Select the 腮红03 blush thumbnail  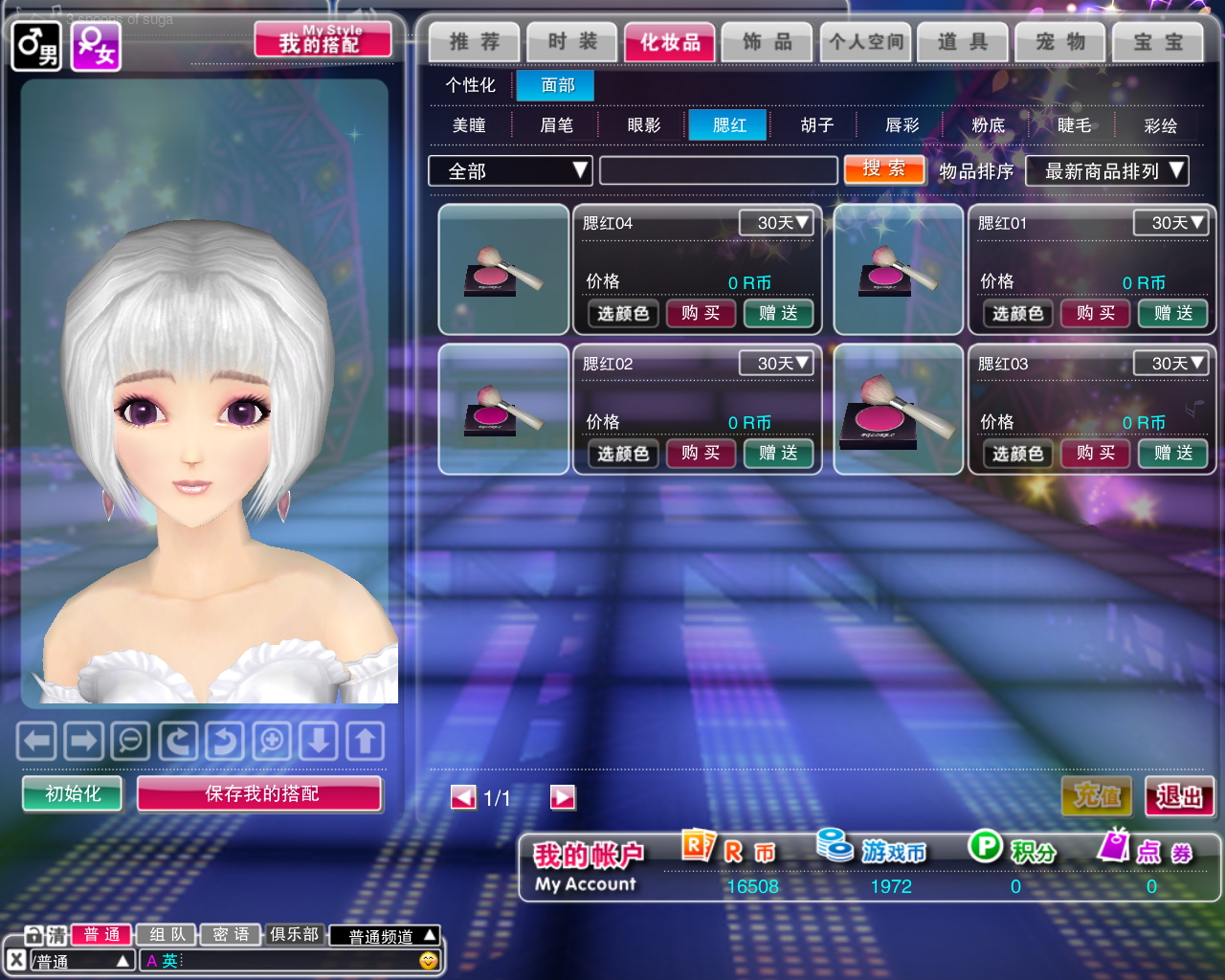coord(898,410)
